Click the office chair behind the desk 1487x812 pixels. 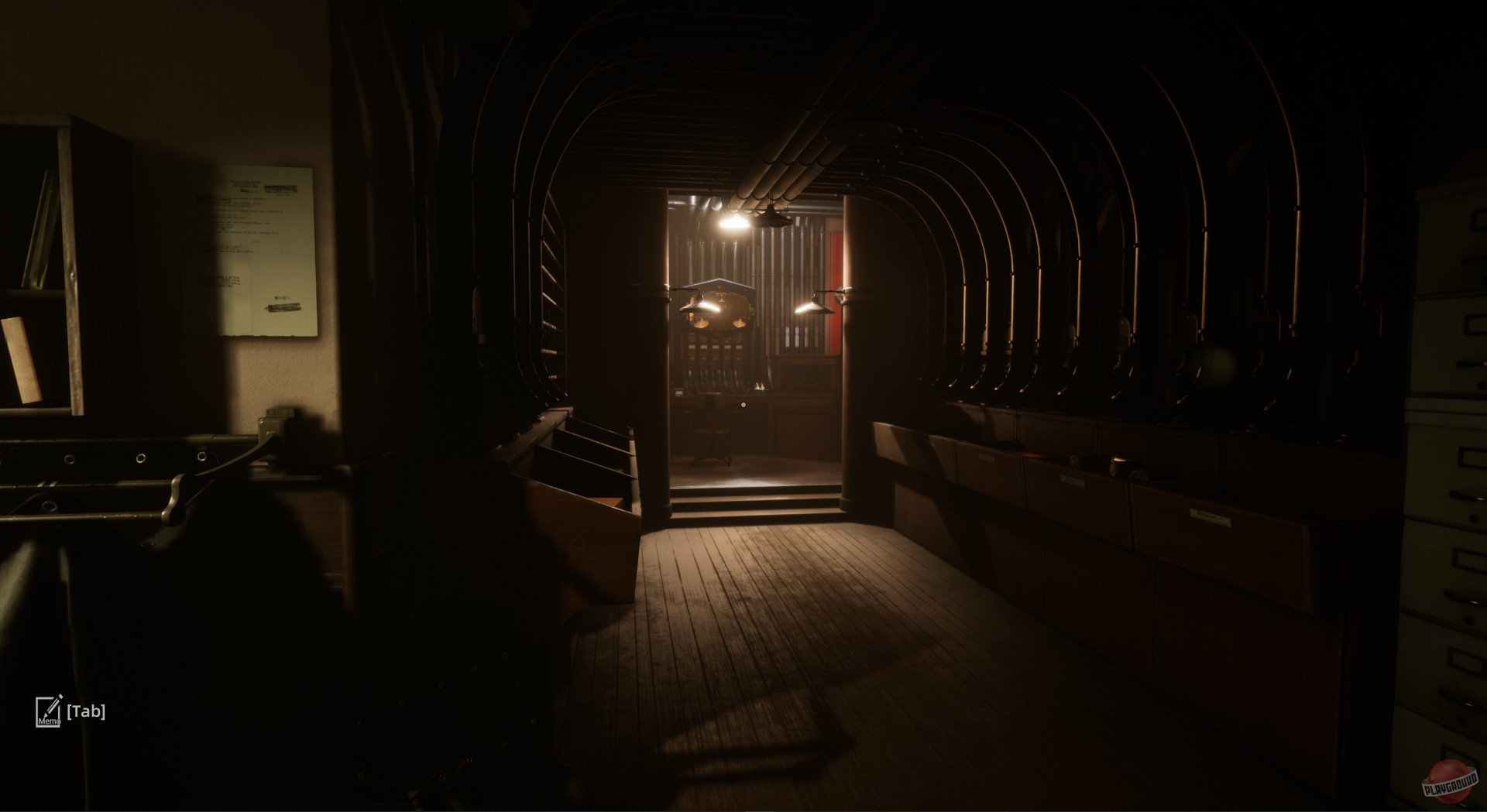[x=711, y=433]
